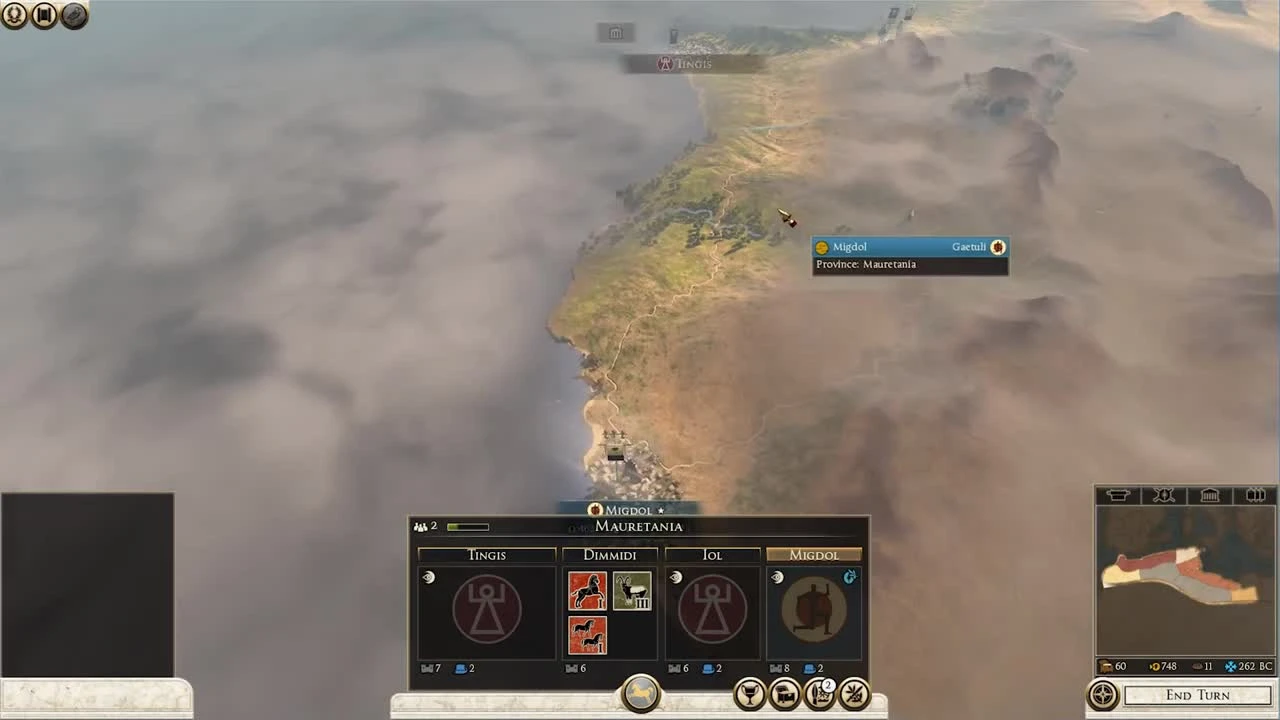
Task: Open the province edicts goblet icon
Action: pyautogui.click(x=750, y=693)
